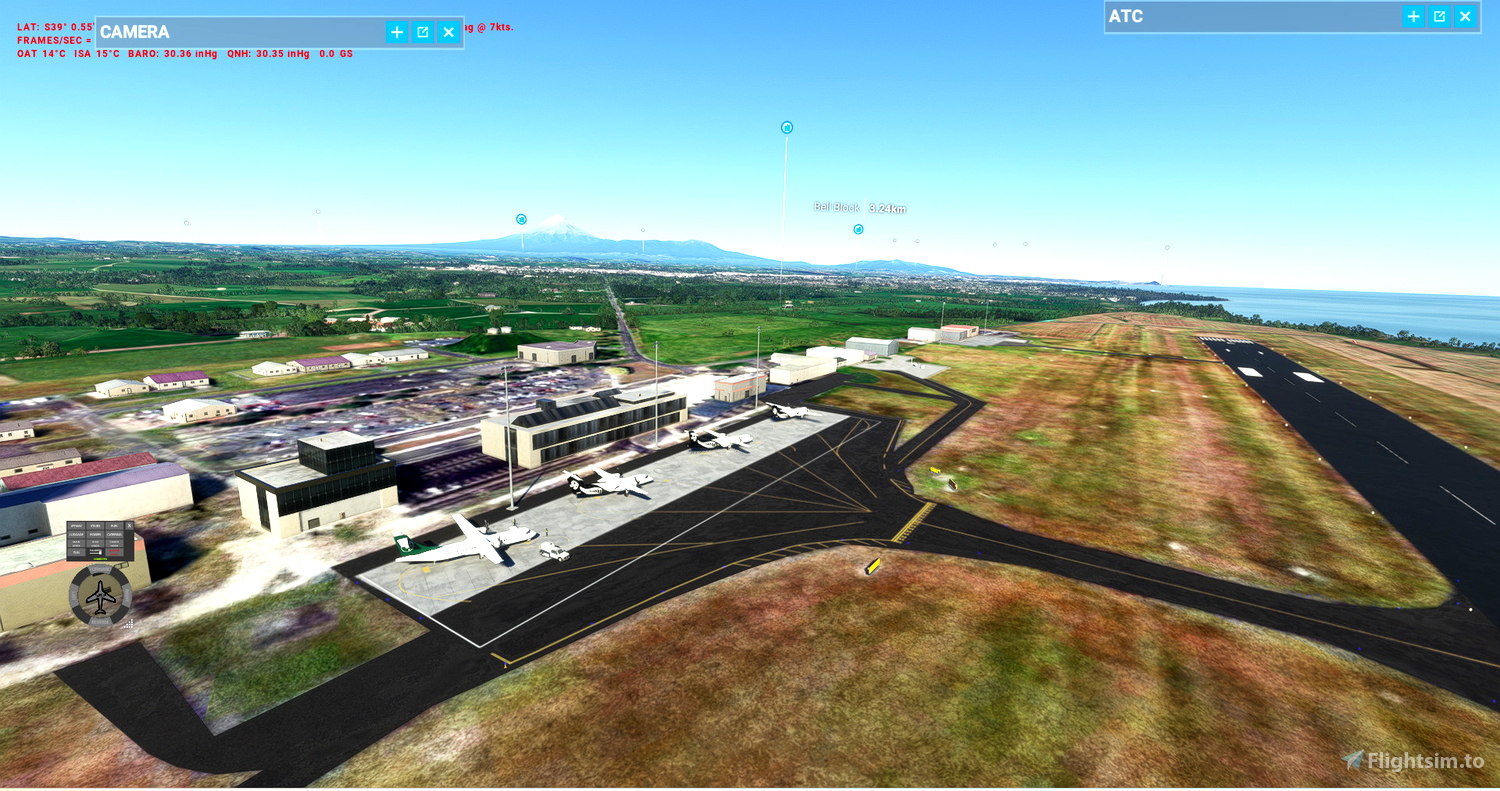Screen dimensions: 1500x791
Task: Click the aircraft icon inside the pushback wheel
Action: point(100,596)
